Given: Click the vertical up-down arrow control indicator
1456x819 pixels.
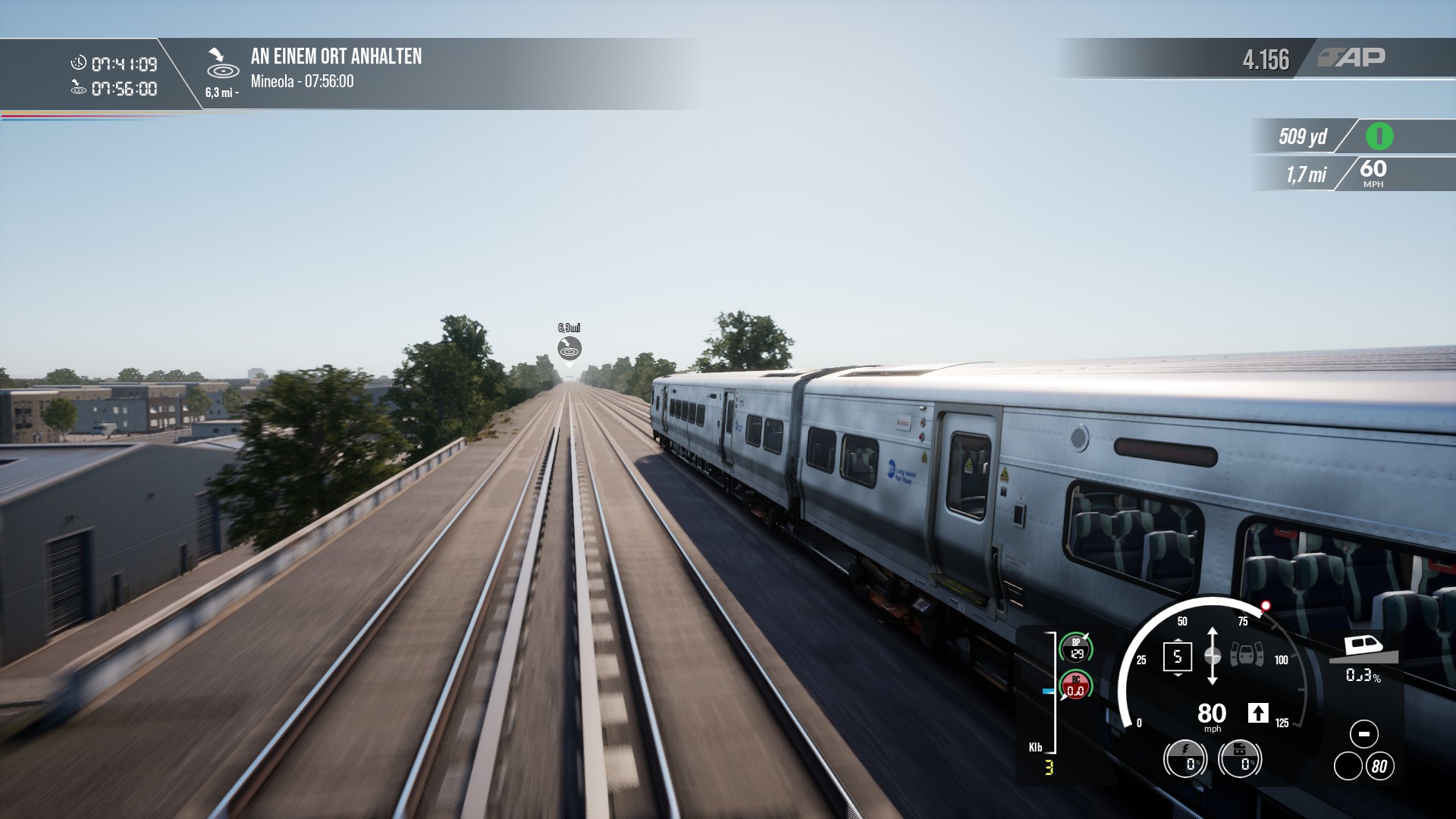Looking at the screenshot, I should click(x=1212, y=656).
